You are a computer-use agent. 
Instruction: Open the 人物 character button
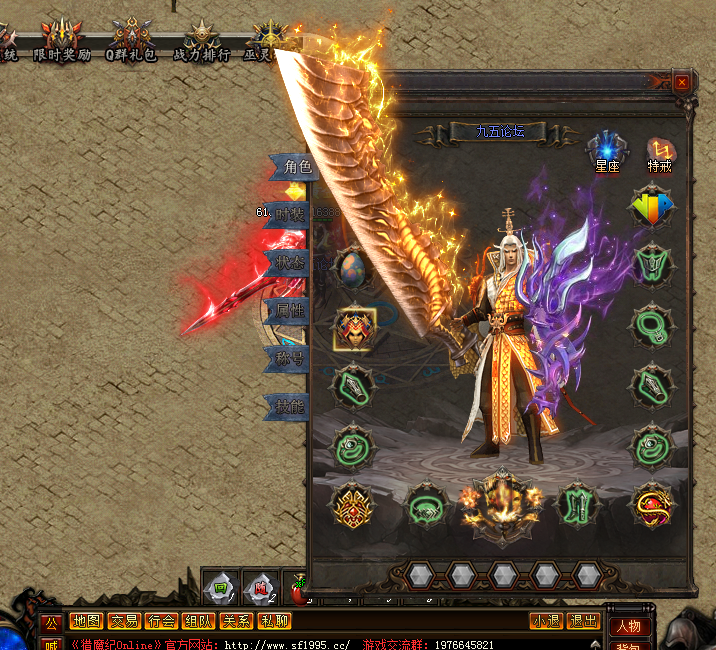point(629,627)
